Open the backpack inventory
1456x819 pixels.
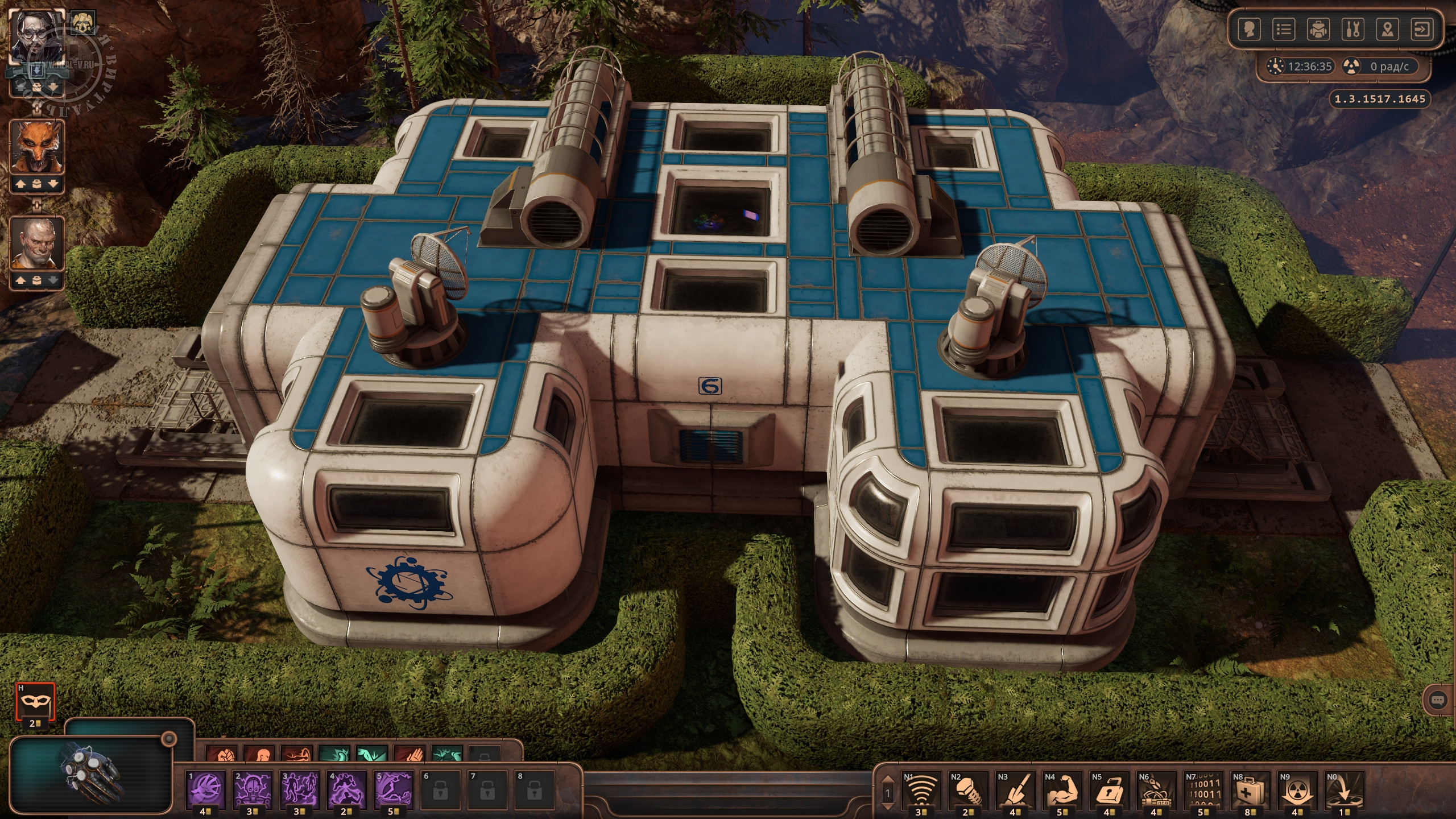[x=1318, y=30]
